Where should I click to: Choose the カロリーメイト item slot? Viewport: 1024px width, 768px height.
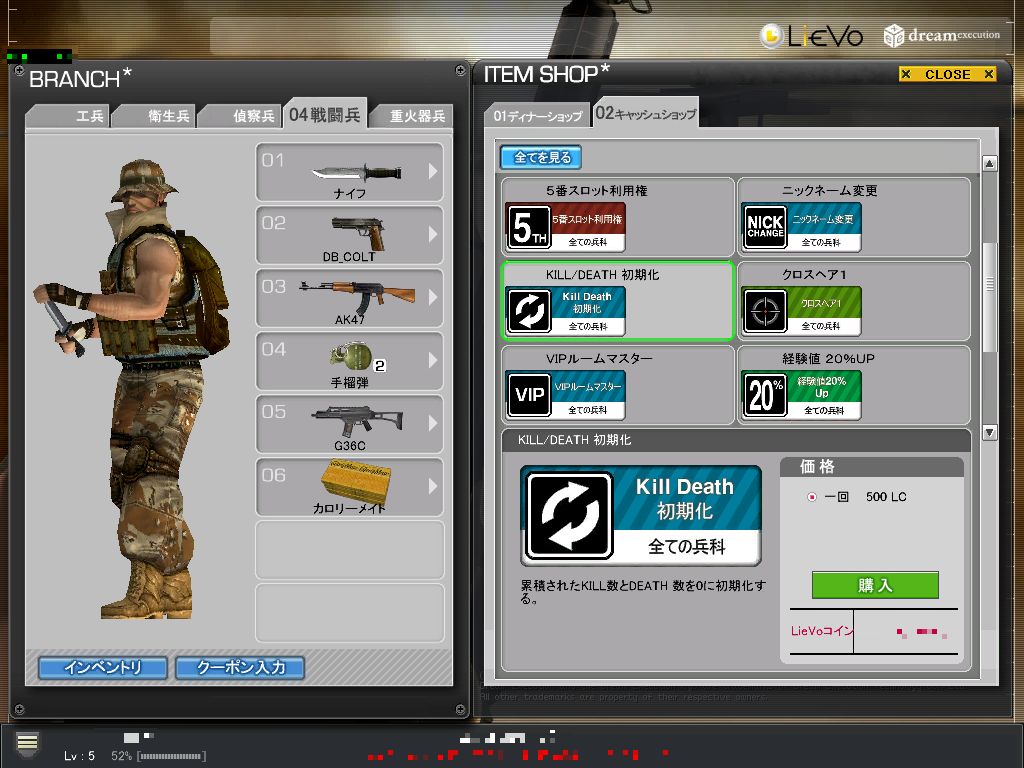(350, 487)
